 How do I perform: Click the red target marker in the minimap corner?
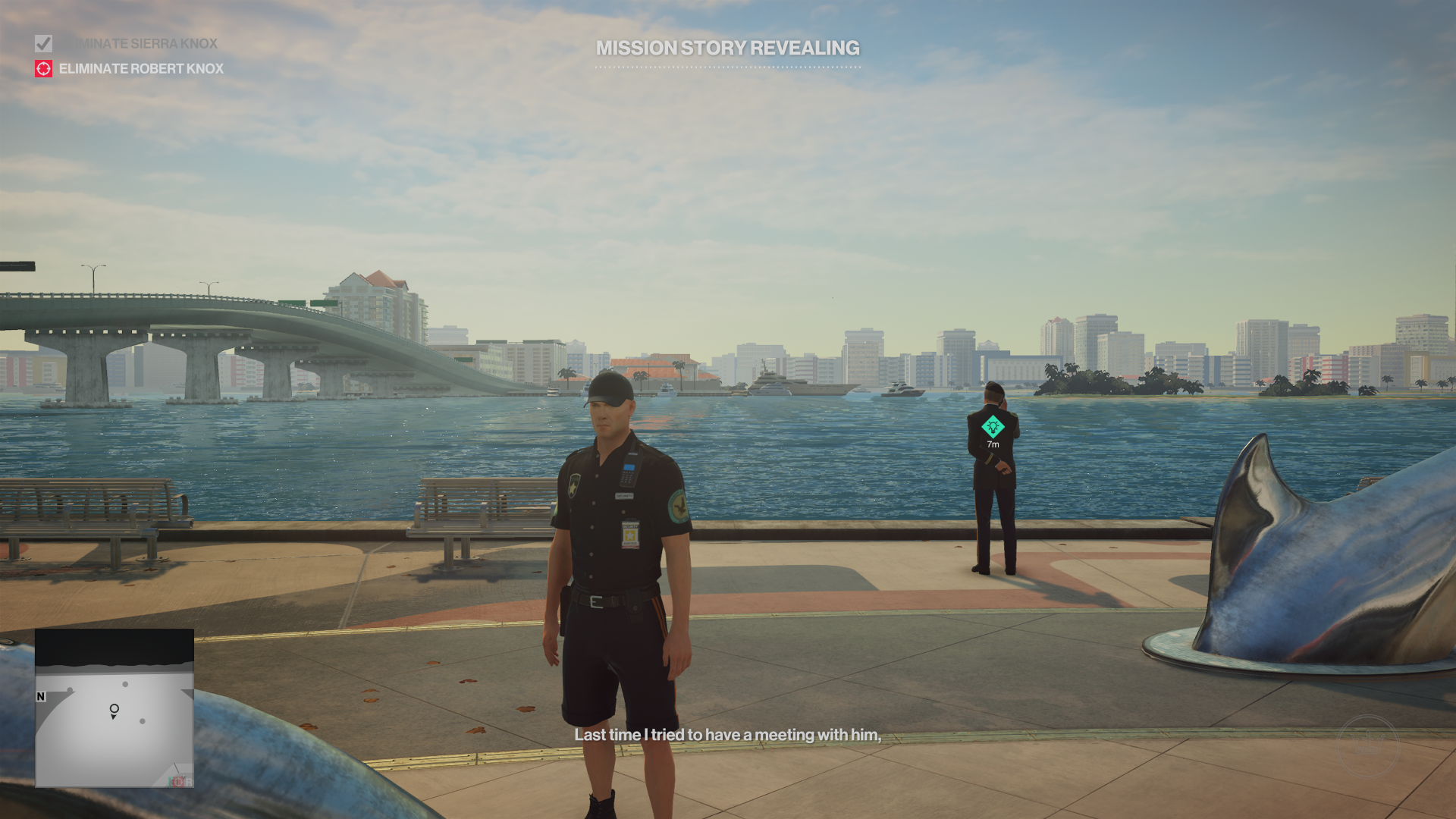coord(178,782)
